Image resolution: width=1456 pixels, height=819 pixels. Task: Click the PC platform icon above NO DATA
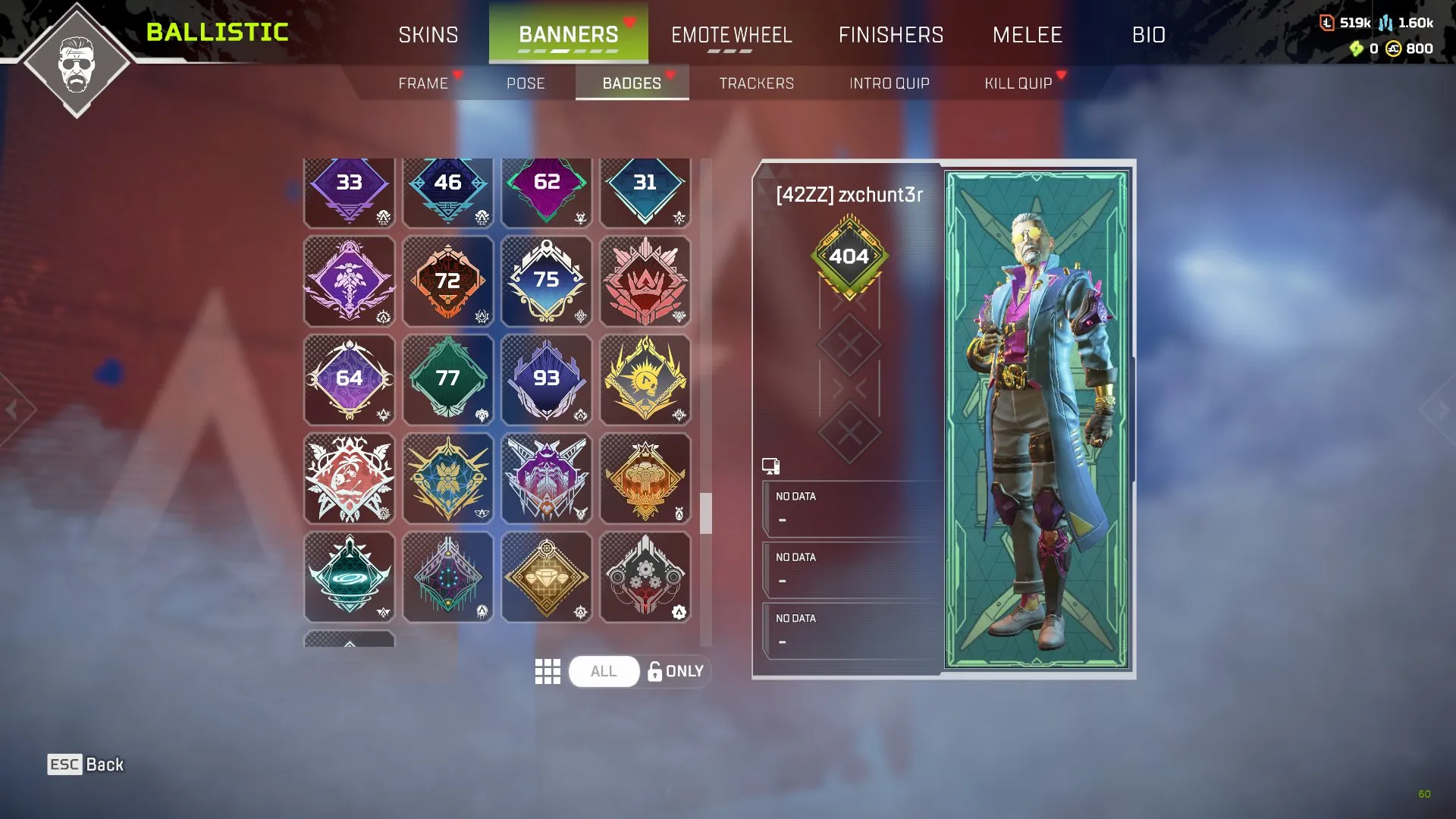tap(770, 465)
